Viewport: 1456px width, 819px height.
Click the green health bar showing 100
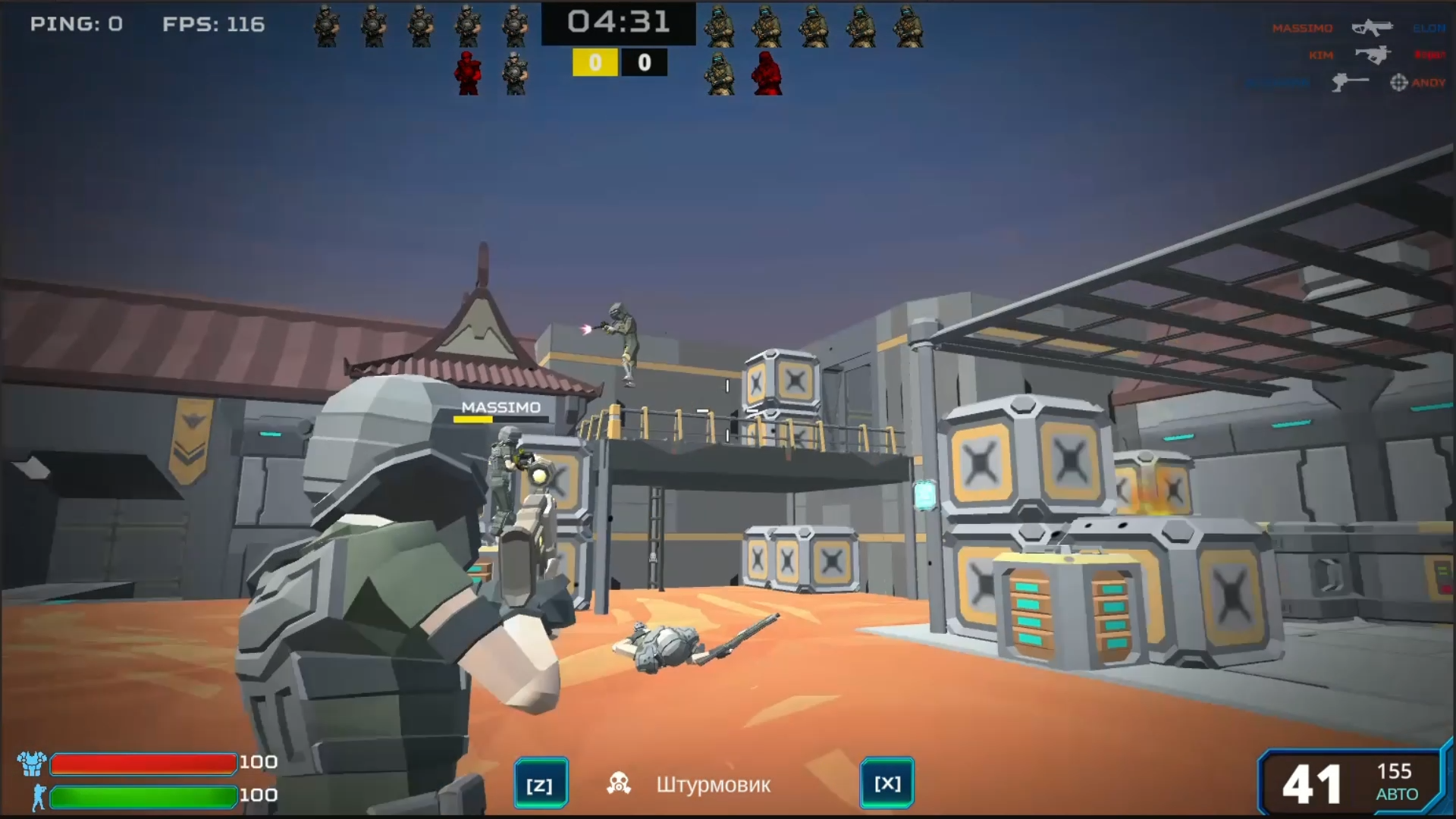143,797
